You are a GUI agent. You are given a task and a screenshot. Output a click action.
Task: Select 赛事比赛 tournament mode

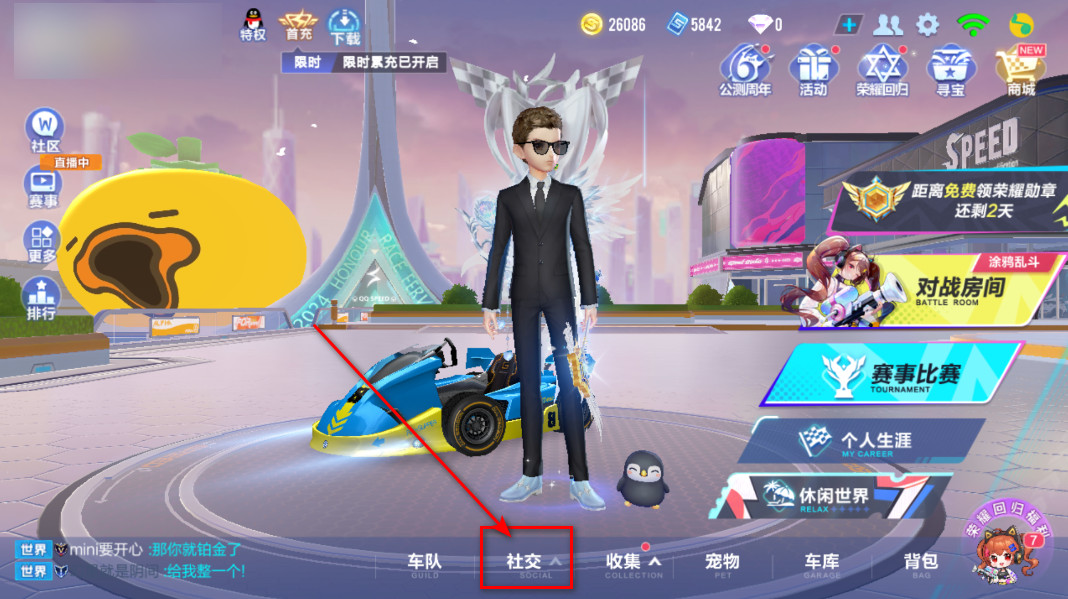click(900, 374)
